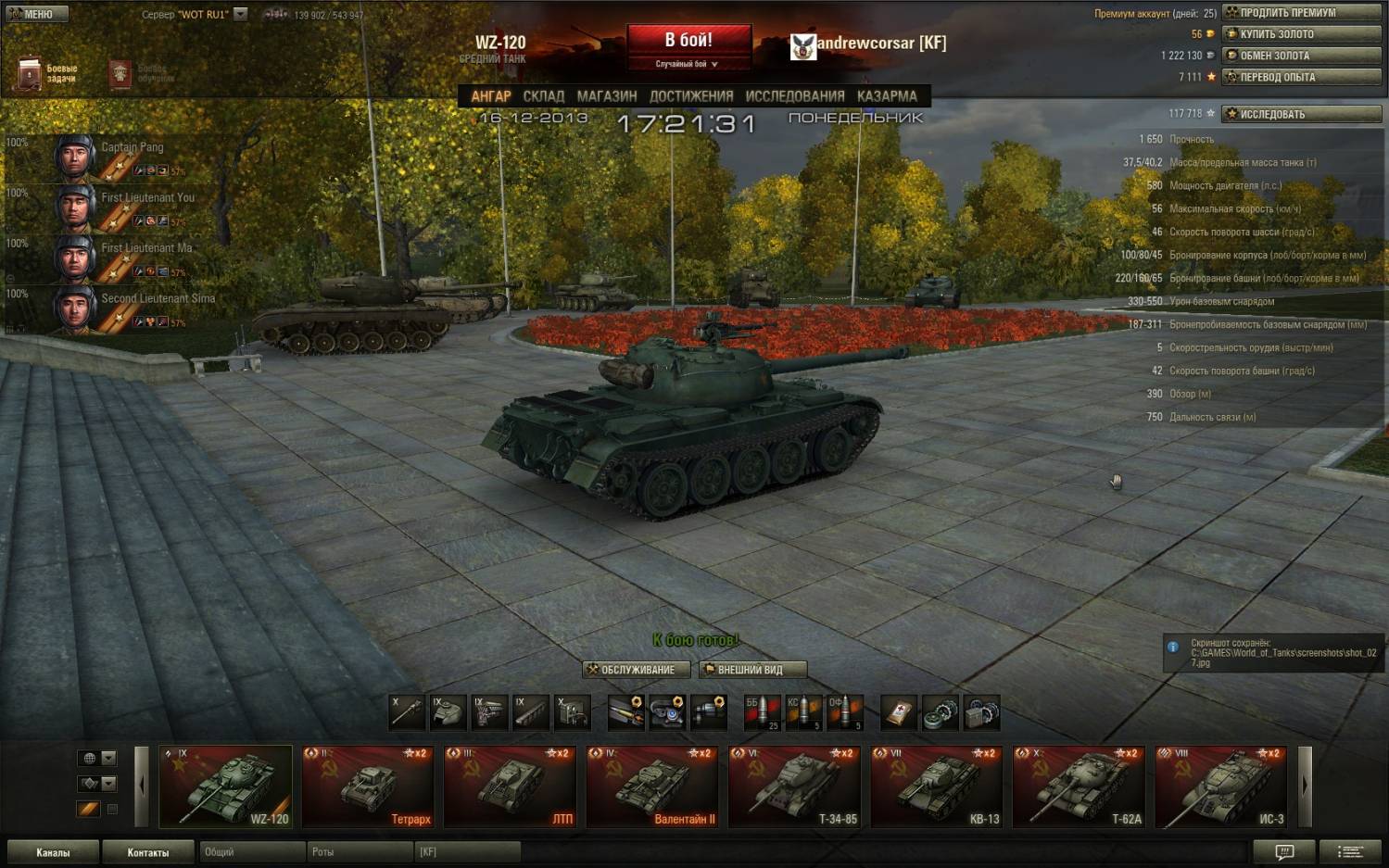Viewport: 1389px width, 868px height.
Task: Open the МАГАЗИН tab
Action: click(x=607, y=96)
